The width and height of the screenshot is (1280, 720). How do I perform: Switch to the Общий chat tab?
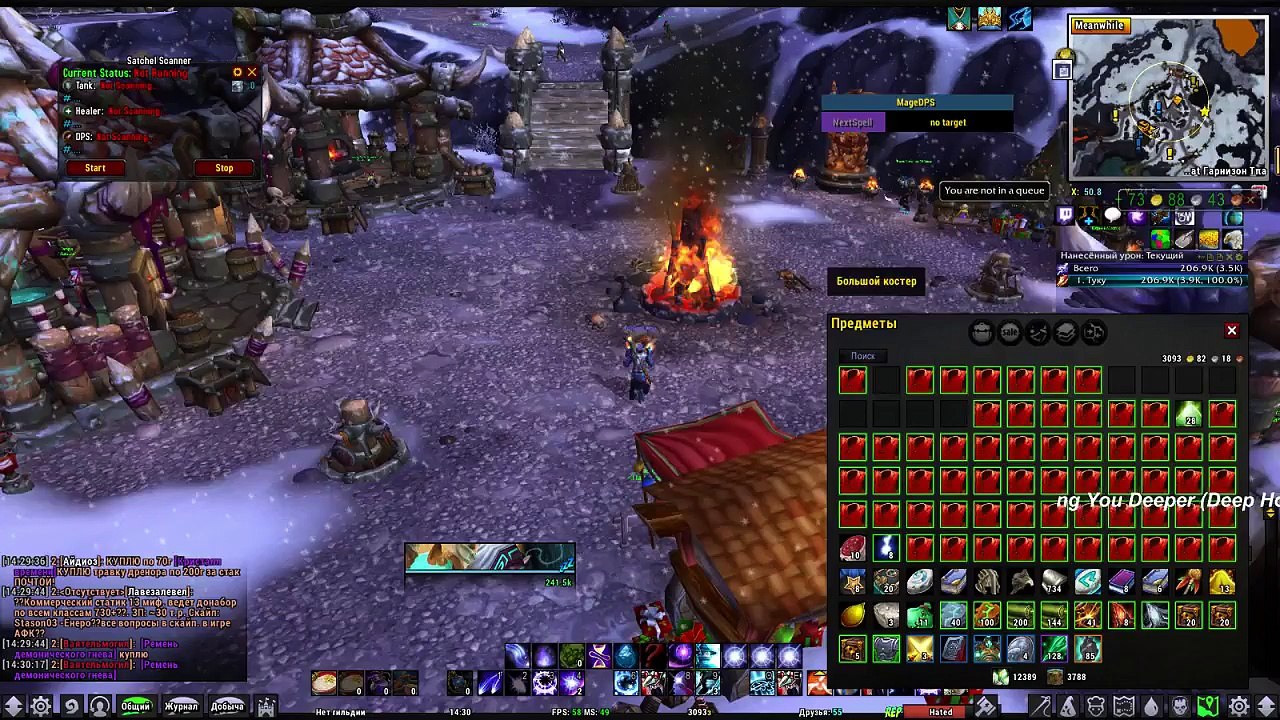(x=135, y=706)
